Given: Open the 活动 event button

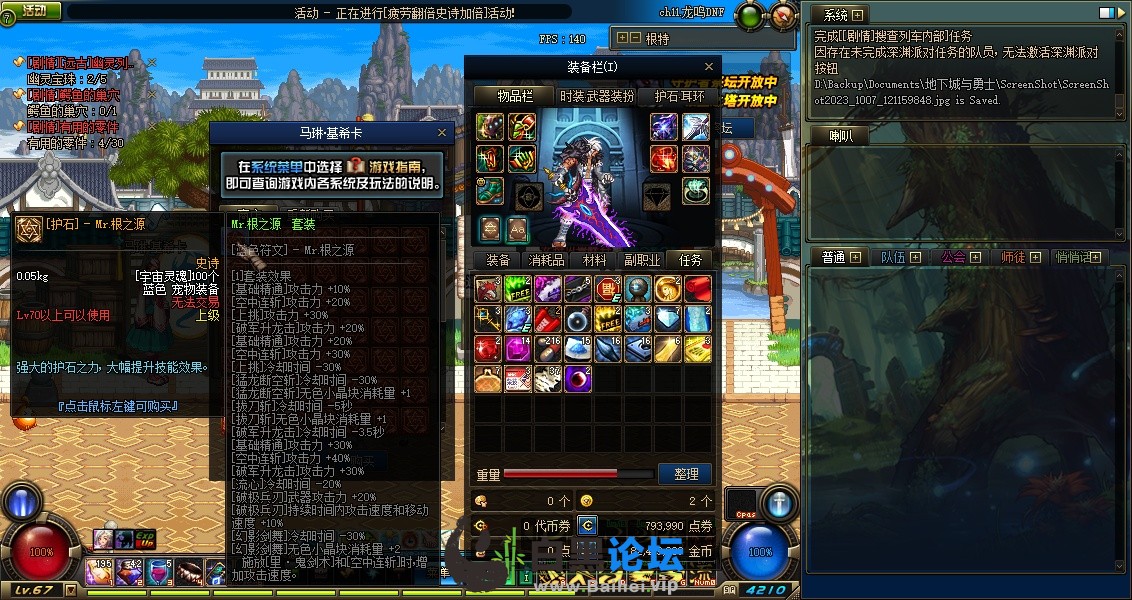Looking at the screenshot, I should pos(33,10).
